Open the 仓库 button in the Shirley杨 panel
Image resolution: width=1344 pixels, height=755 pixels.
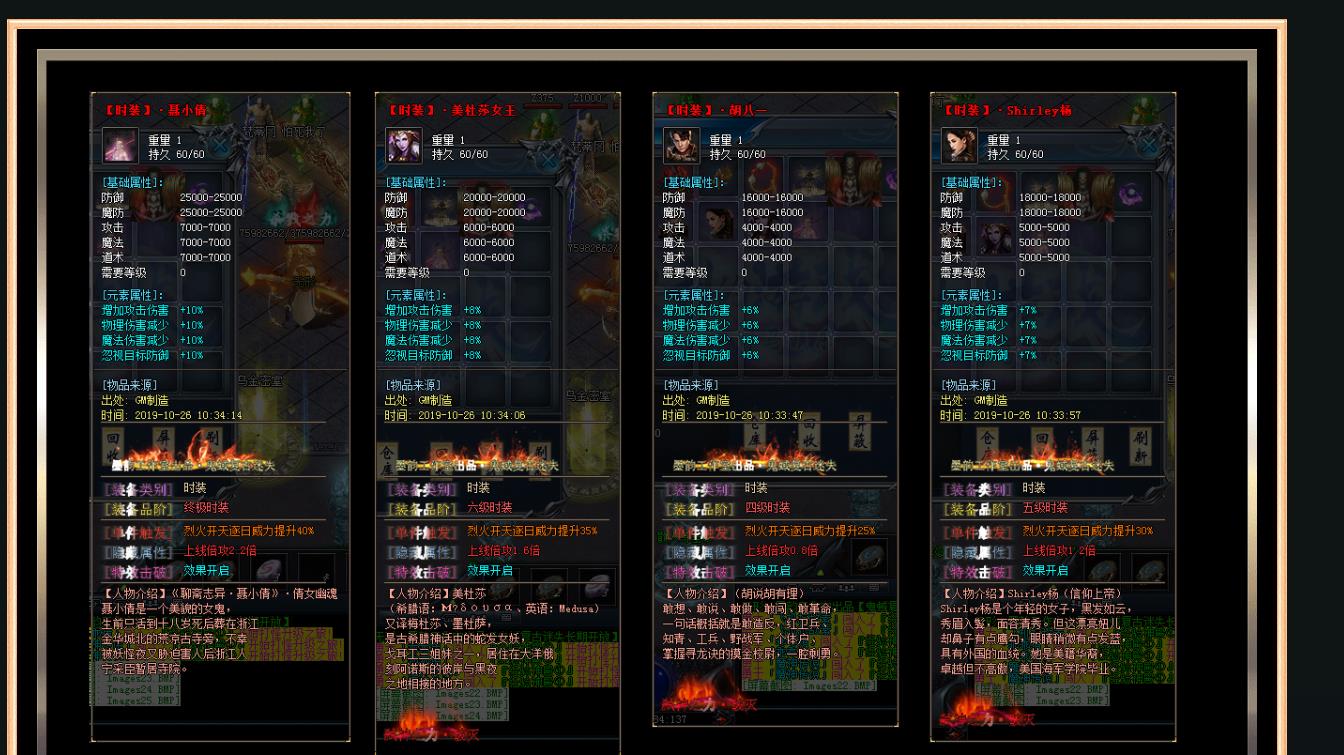click(988, 446)
